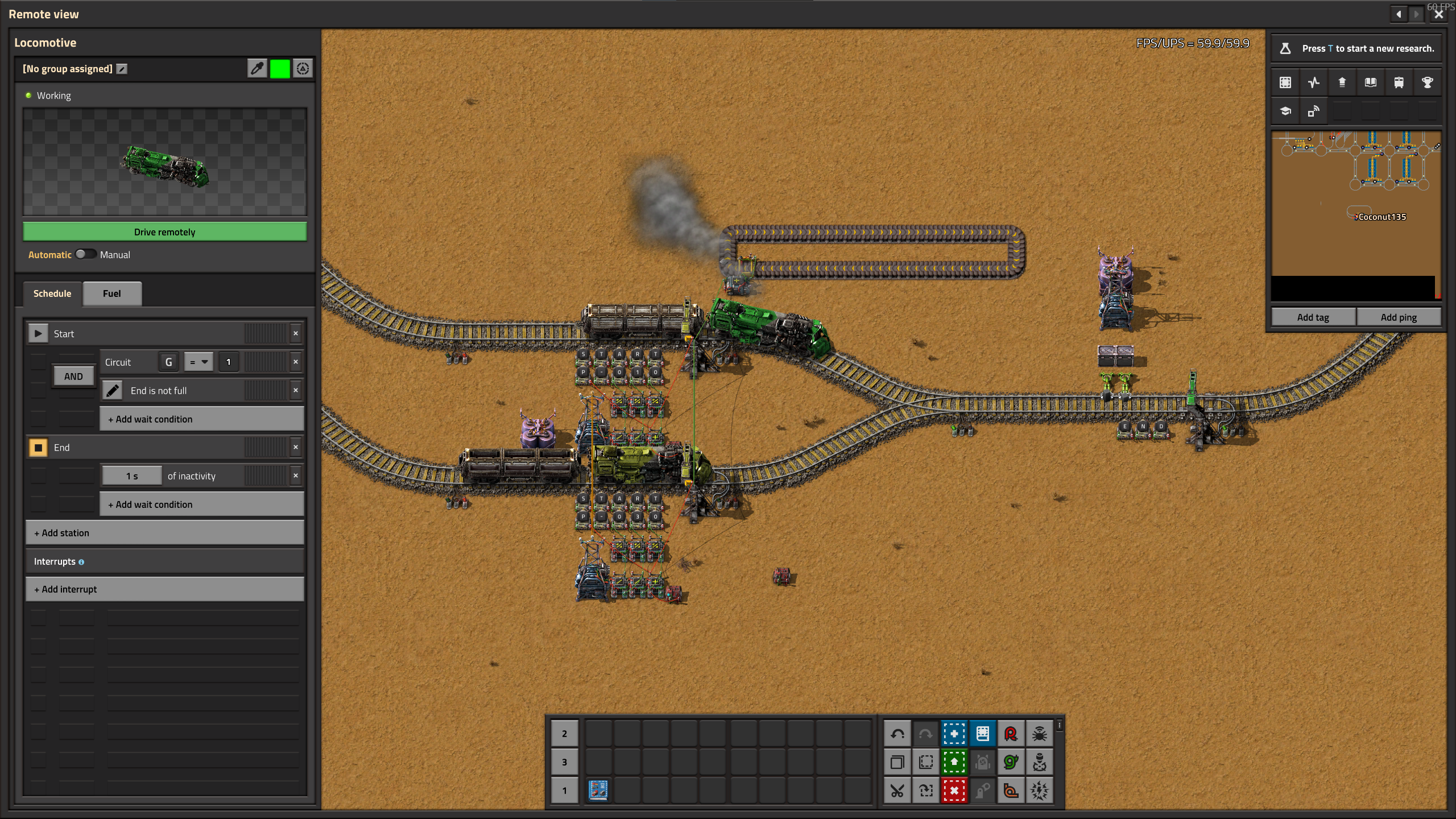This screenshot has height=819, width=1456.
Task: Click the 1 s inactivity input field
Action: 131,475
